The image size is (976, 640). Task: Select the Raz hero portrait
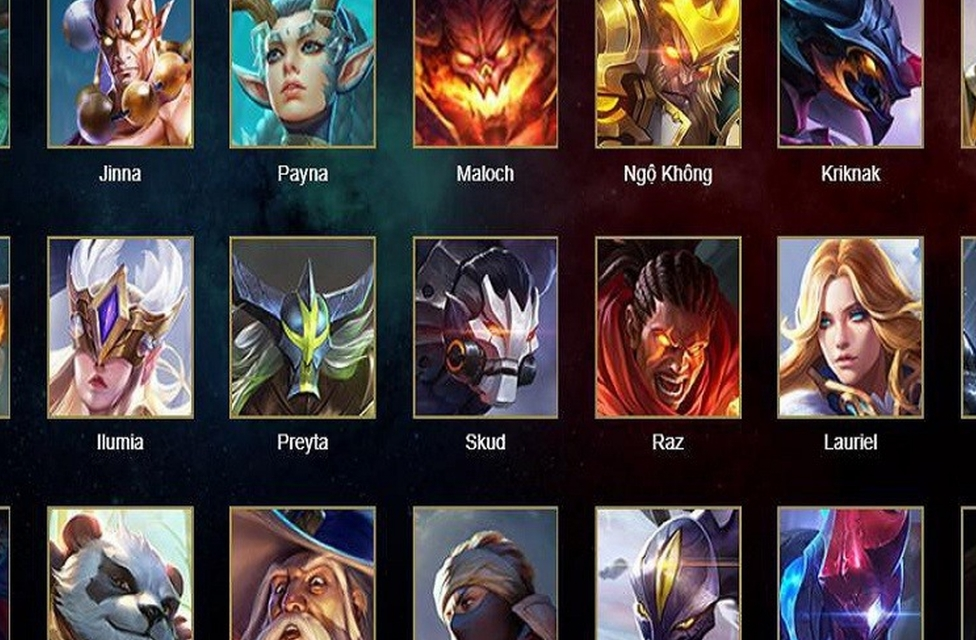[668, 327]
